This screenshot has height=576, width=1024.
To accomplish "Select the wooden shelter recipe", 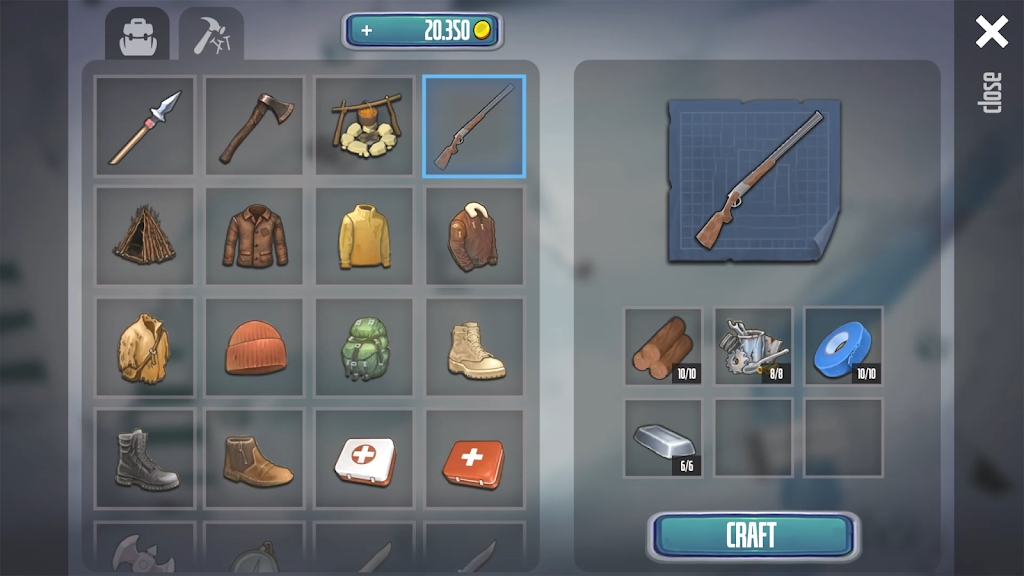I will [145, 236].
